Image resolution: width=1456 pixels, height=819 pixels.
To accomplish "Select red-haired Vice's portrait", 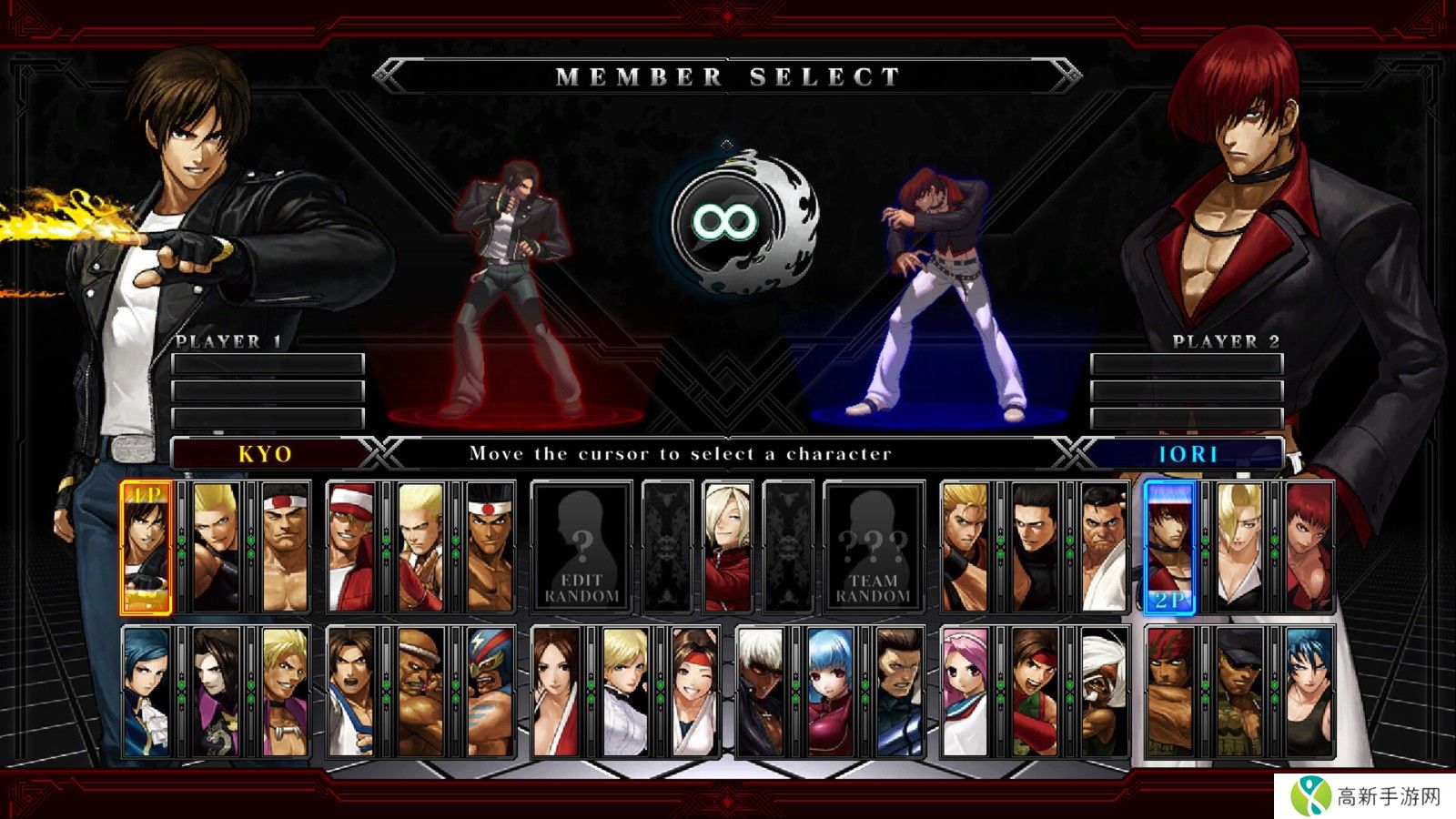I will click(x=1309, y=547).
